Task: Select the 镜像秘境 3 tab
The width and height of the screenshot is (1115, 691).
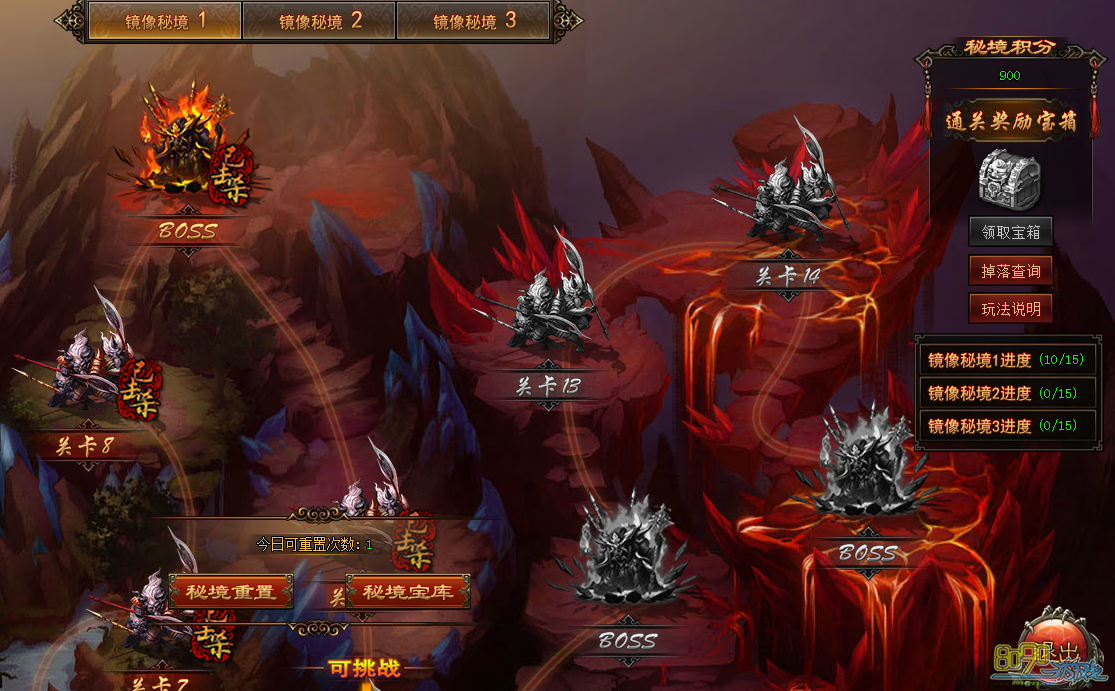Action: pos(473,21)
